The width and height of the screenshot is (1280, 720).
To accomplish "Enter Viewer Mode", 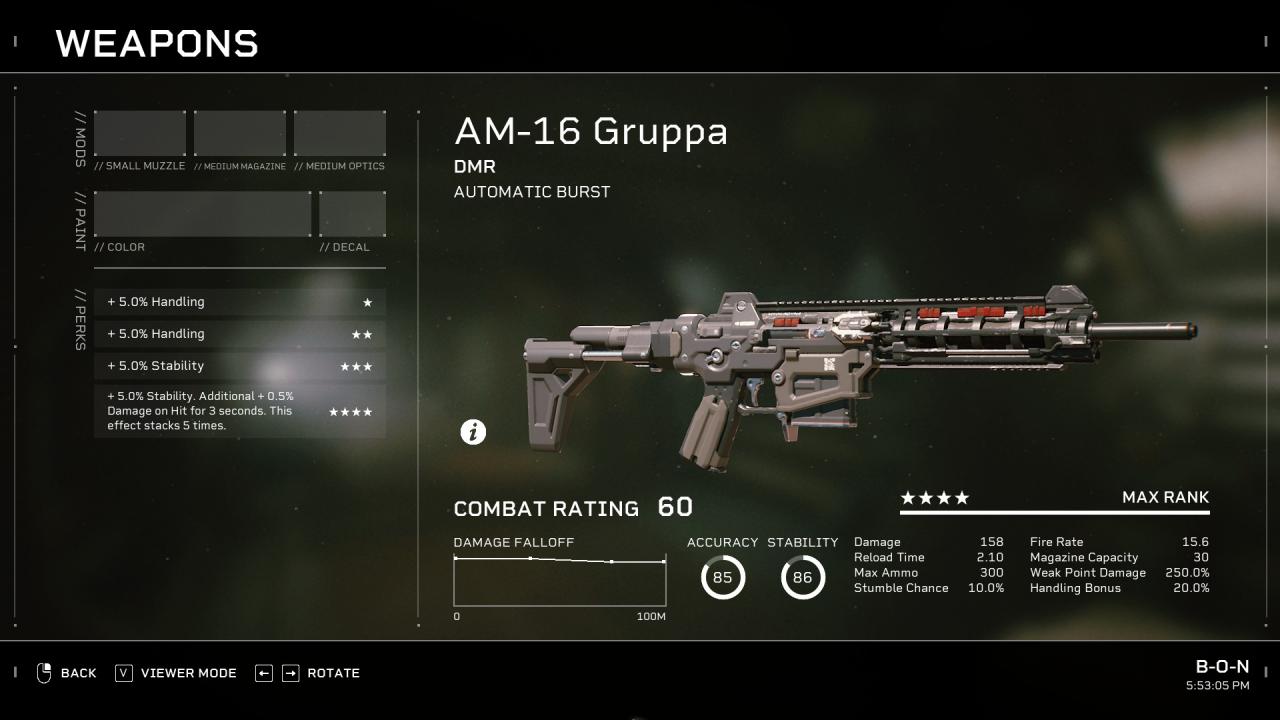I will (x=176, y=673).
